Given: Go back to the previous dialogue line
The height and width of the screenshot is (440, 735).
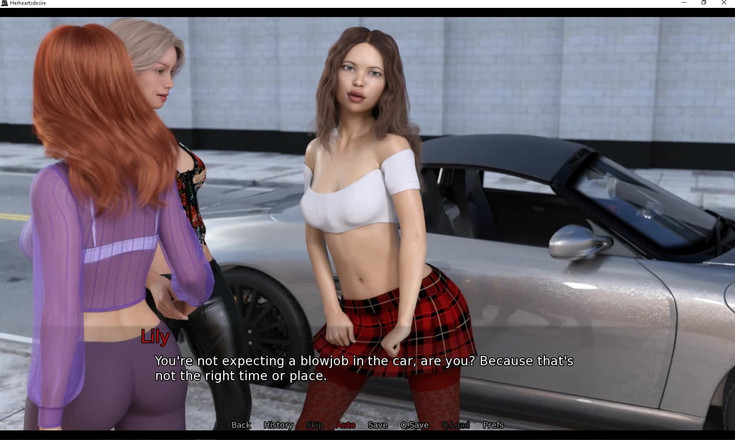Looking at the screenshot, I should click(241, 425).
